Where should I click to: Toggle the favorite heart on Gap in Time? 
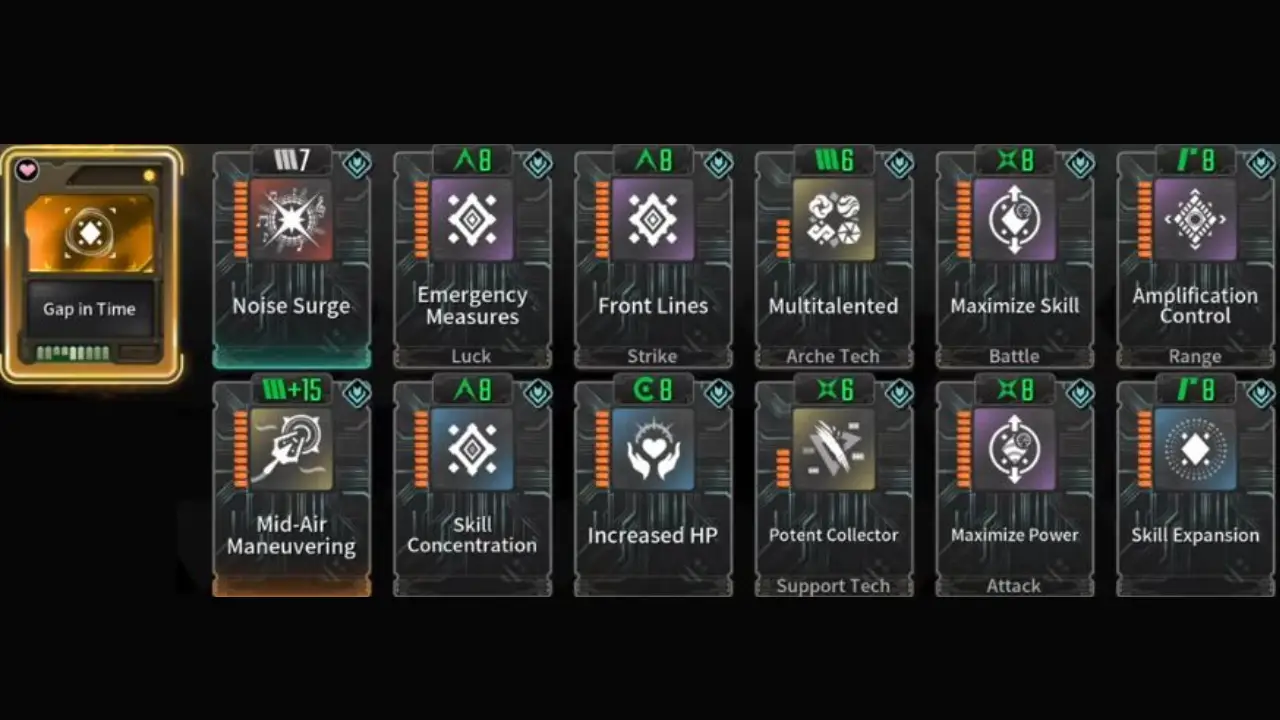pyautogui.click(x=27, y=169)
